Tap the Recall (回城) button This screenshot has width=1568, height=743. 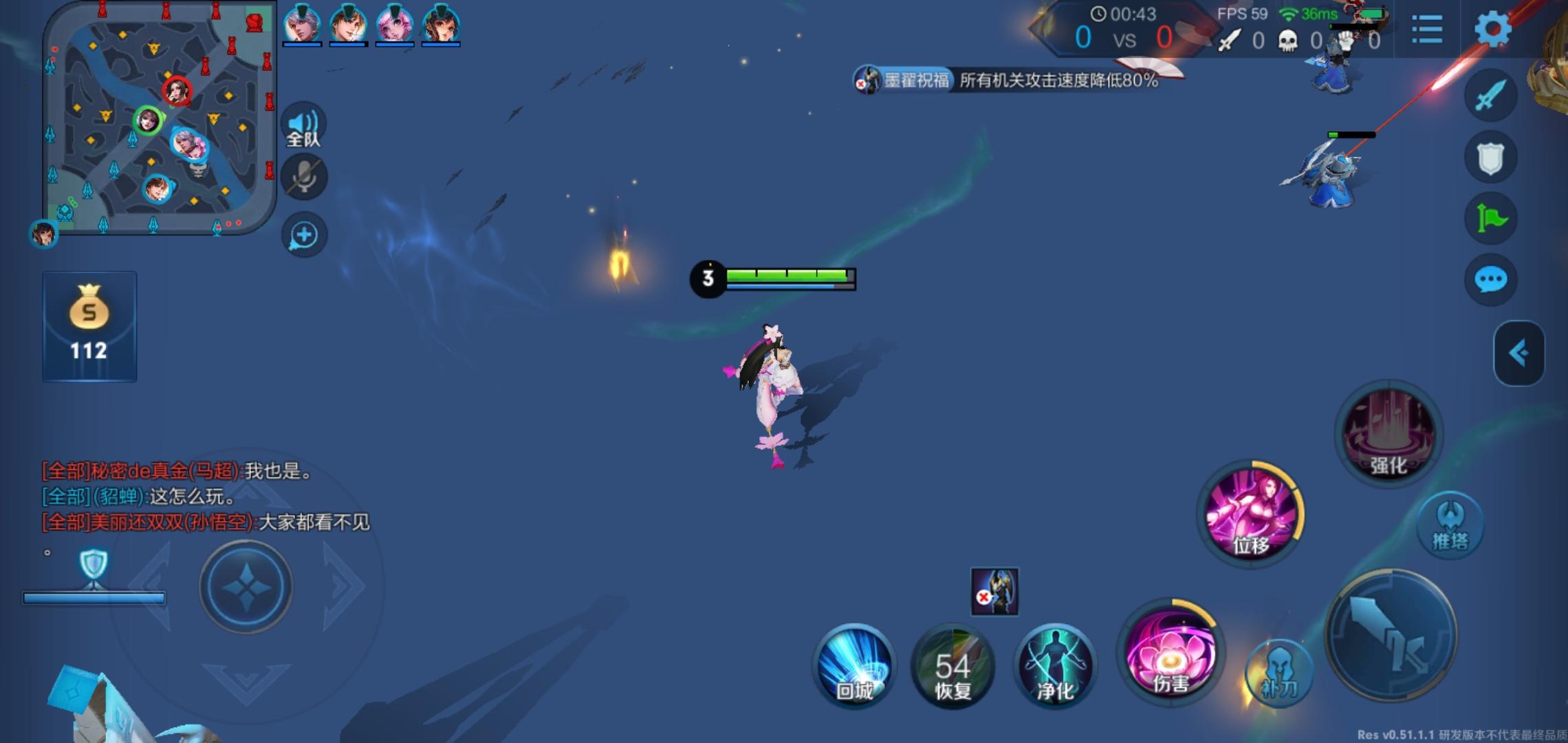pyautogui.click(x=855, y=666)
